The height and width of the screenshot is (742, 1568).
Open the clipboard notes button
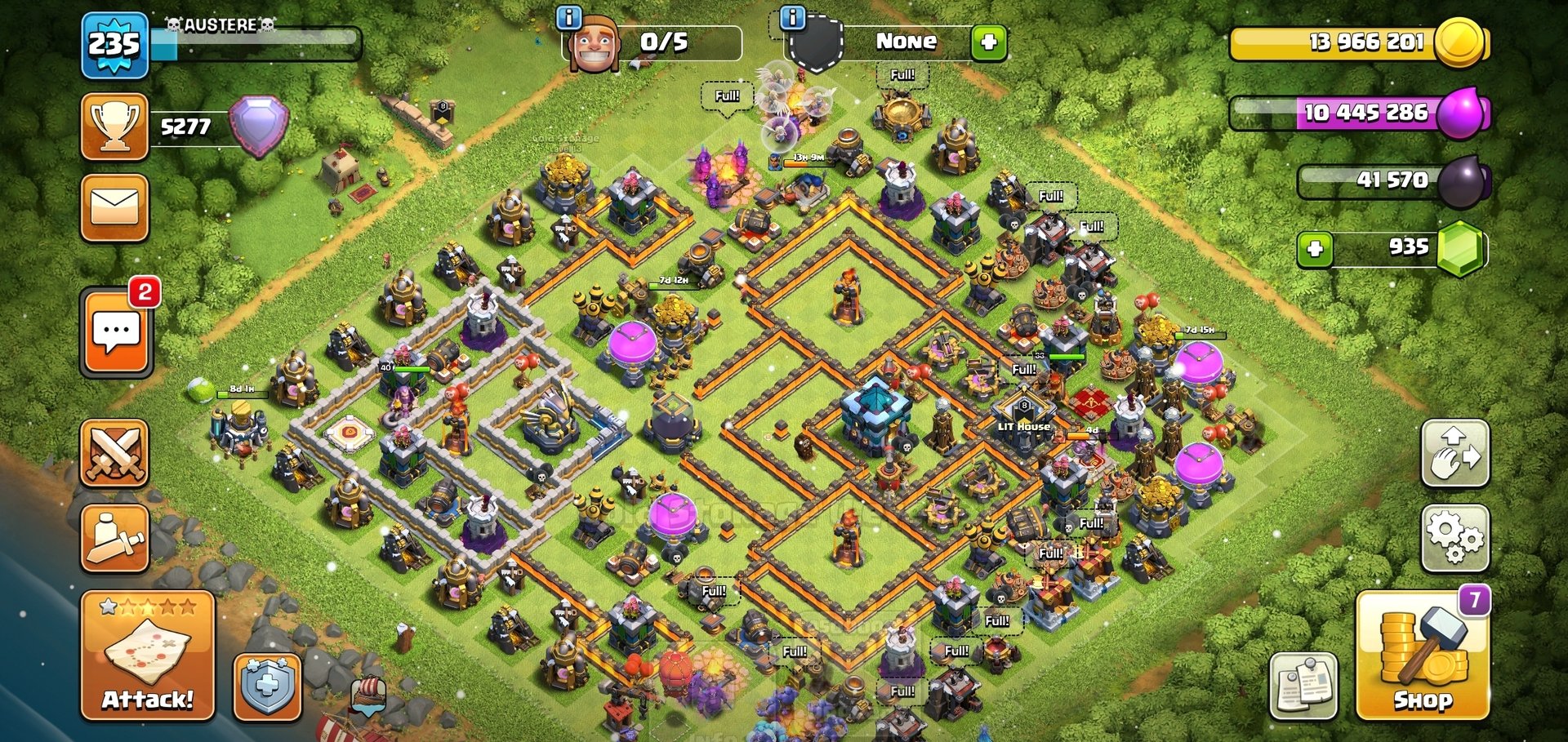(1303, 686)
